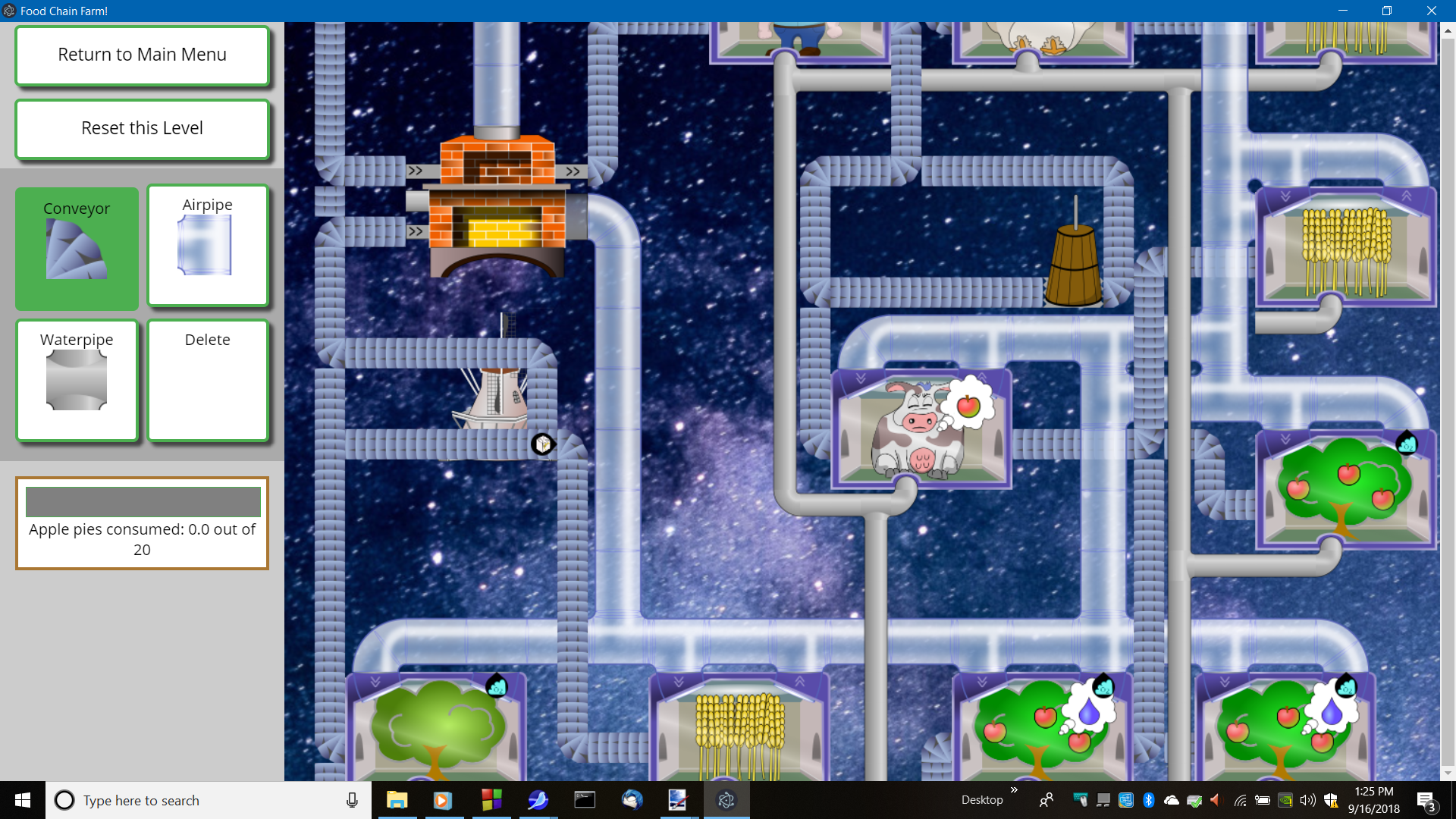Screen dimensions: 1456x819
Task: Minimize the game window
Action: tap(1343, 11)
